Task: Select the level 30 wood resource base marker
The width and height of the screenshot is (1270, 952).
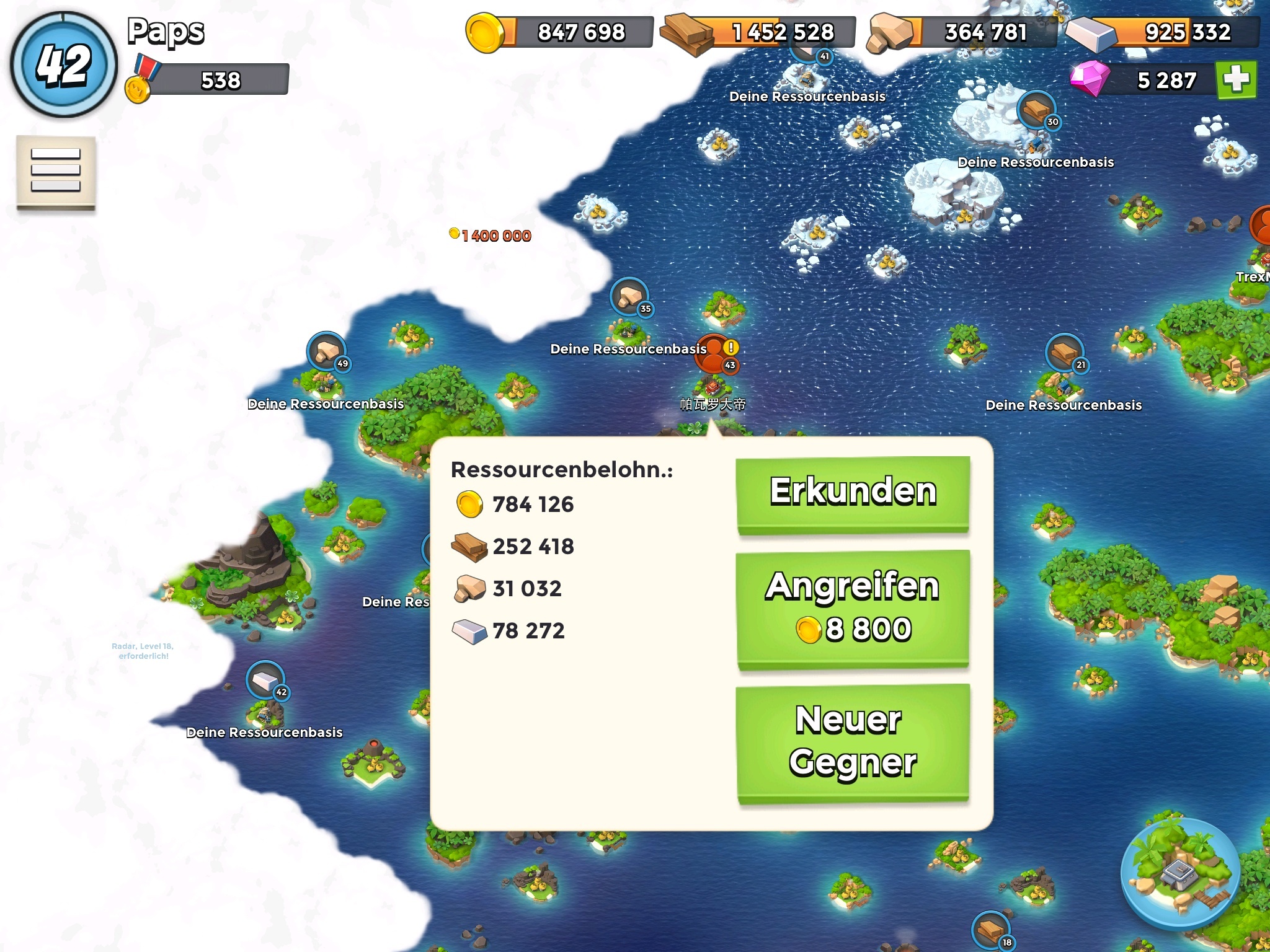Action: tap(1037, 110)
